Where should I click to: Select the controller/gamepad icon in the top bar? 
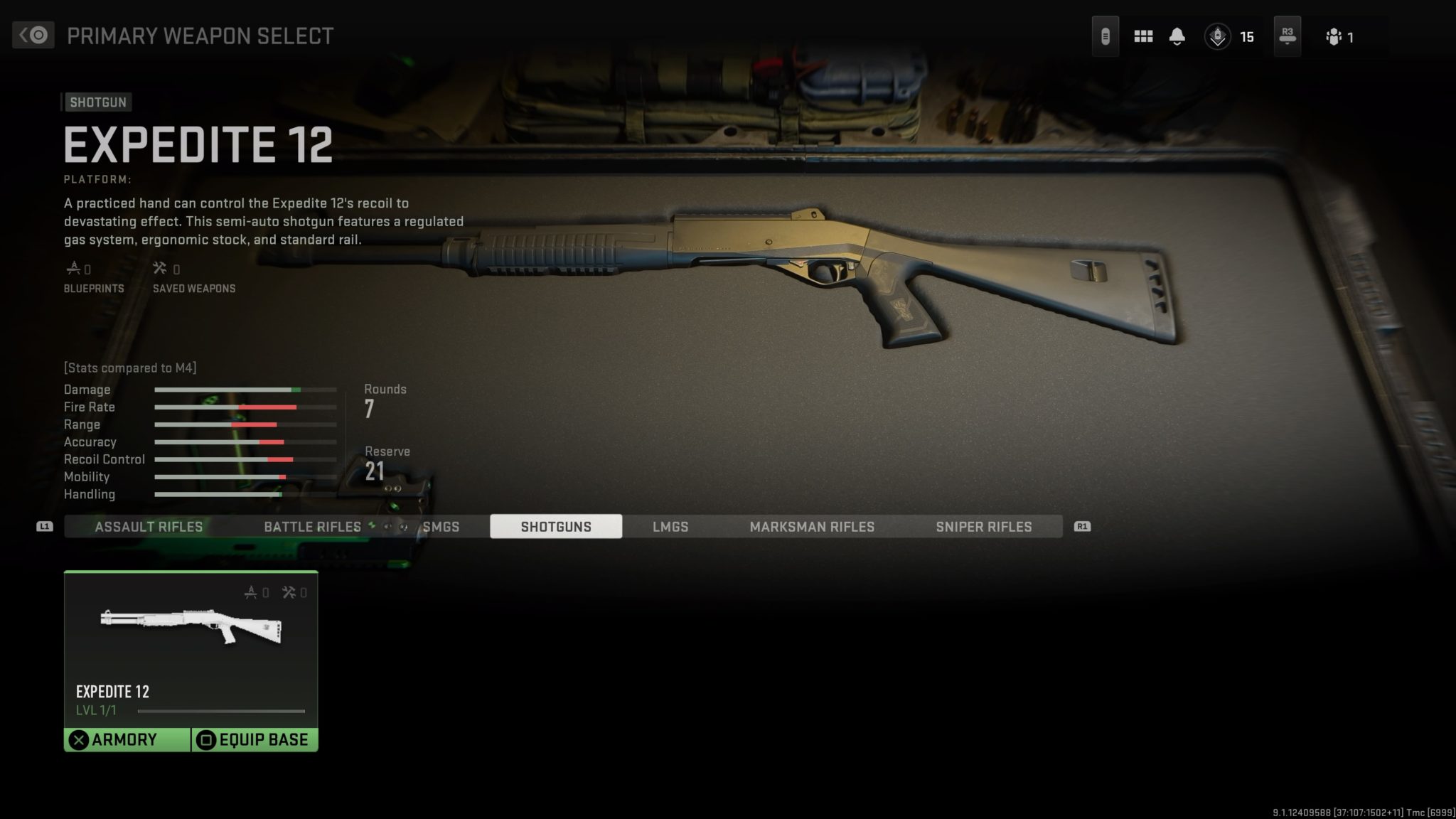click(1106, 35)
